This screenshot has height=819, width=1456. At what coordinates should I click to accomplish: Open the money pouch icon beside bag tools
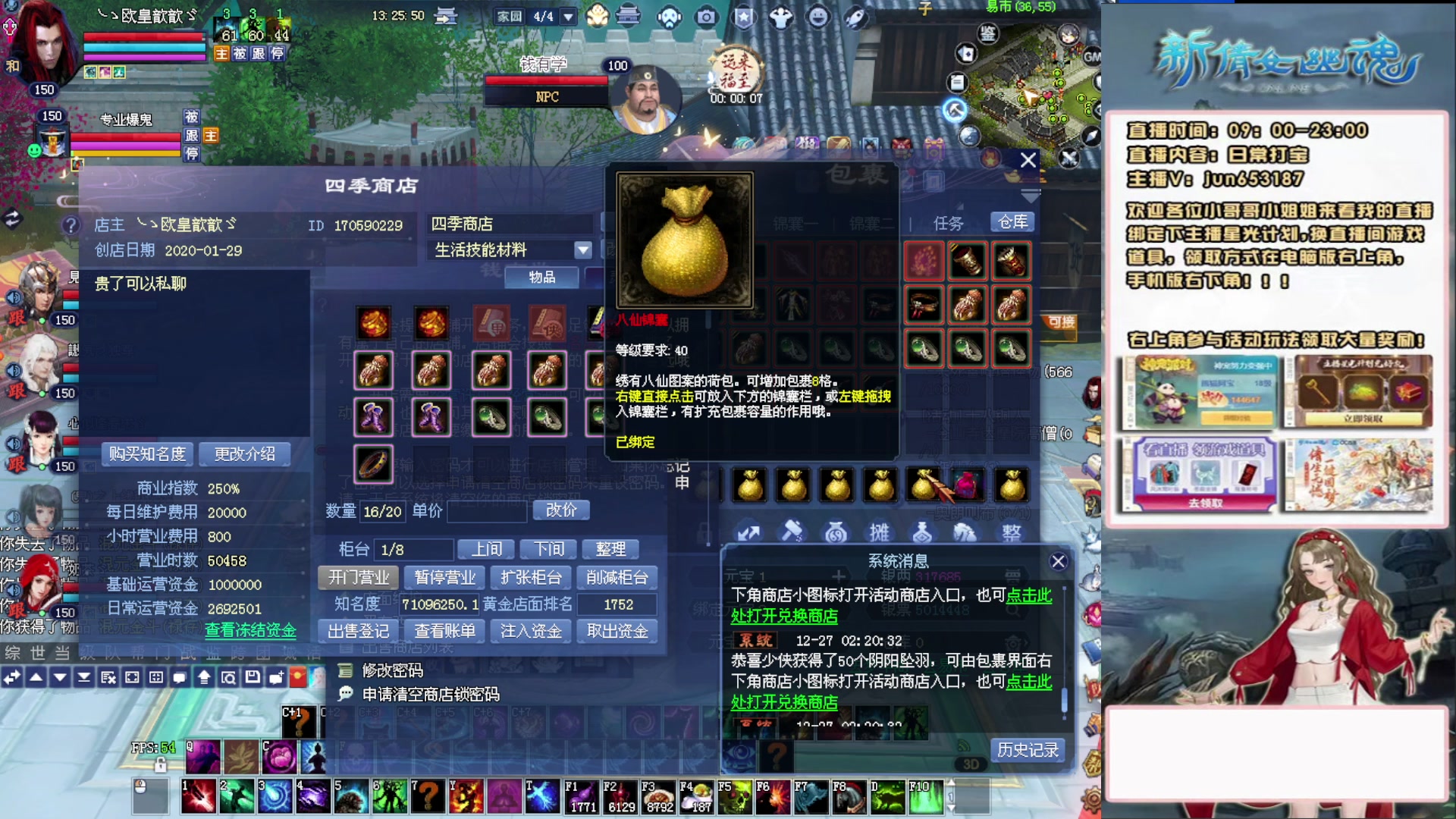point(834,532)
